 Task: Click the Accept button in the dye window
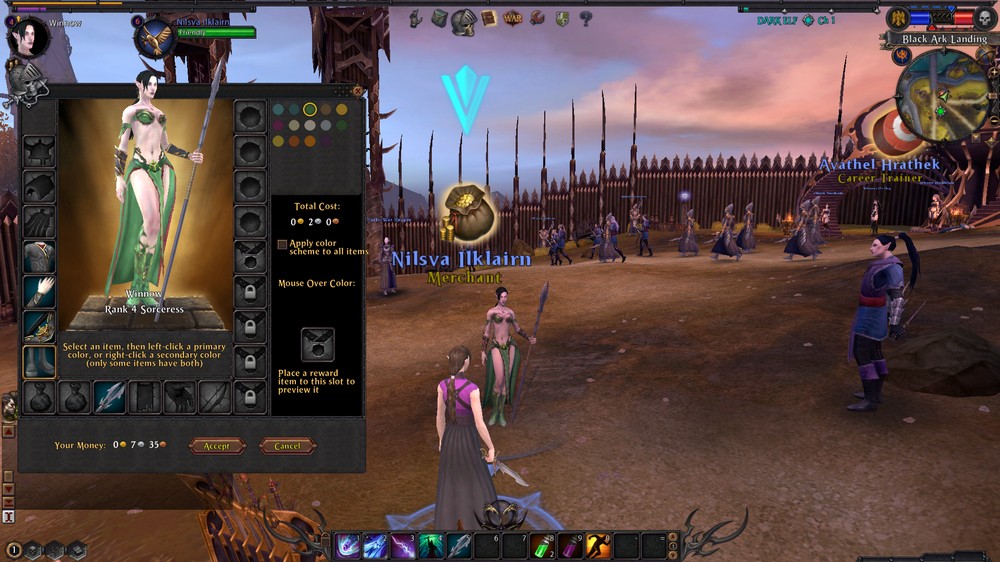pos(217,446)
